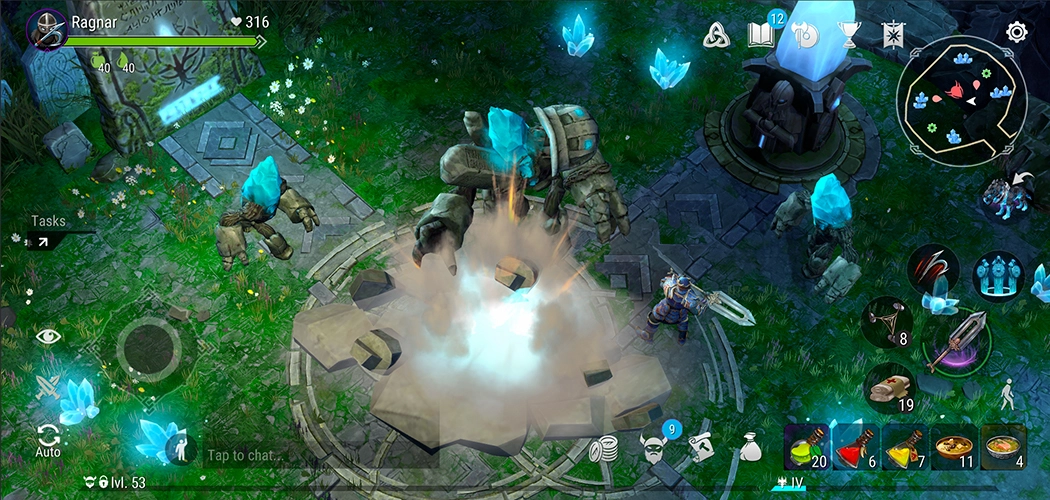Toggle the eye visibility icon
Image resolution: width=1050 pixels, height=500 pixels.
pos(48,336)
